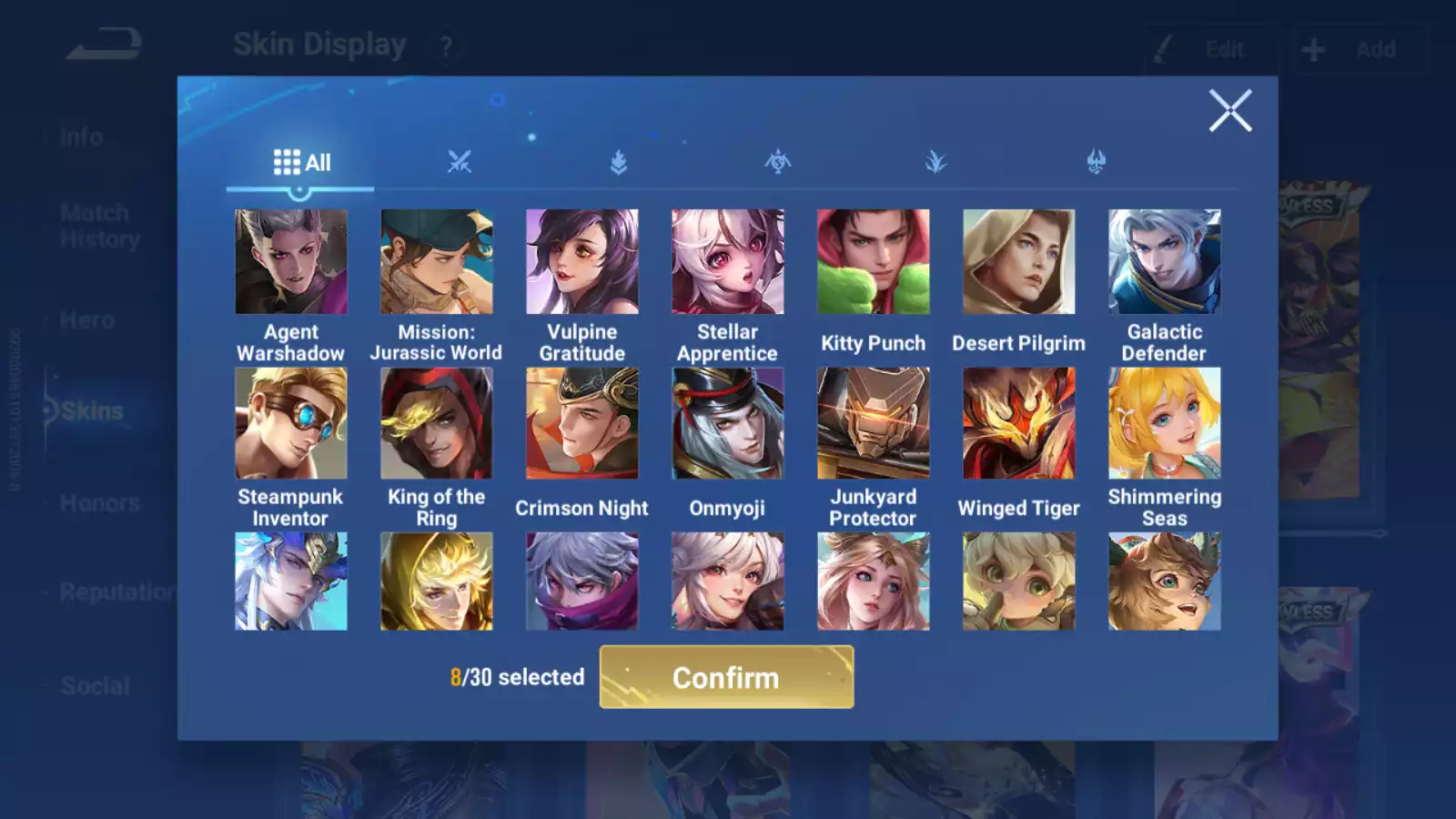Switch to the All skins tab
The width and height of the screenshot is (1456, 819).
click(300, 162)
